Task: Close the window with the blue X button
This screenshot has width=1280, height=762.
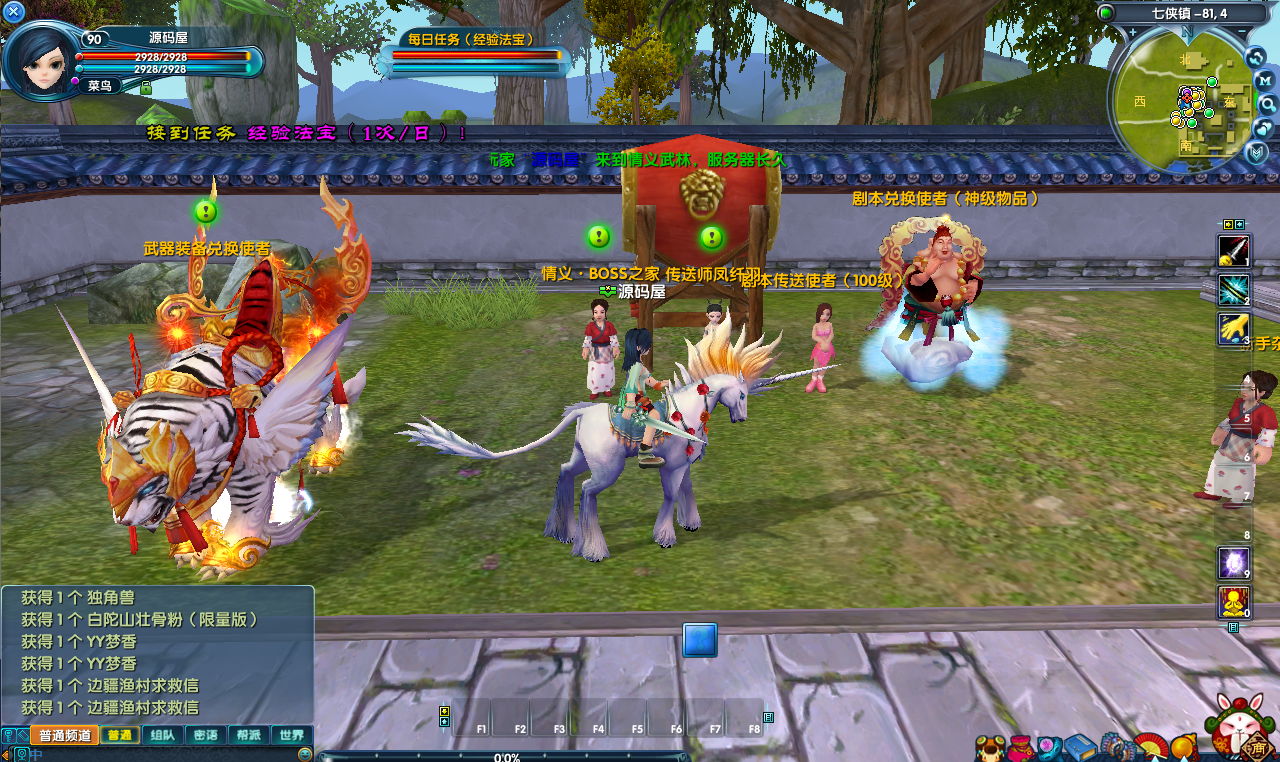Action: (x=14, y=13)
